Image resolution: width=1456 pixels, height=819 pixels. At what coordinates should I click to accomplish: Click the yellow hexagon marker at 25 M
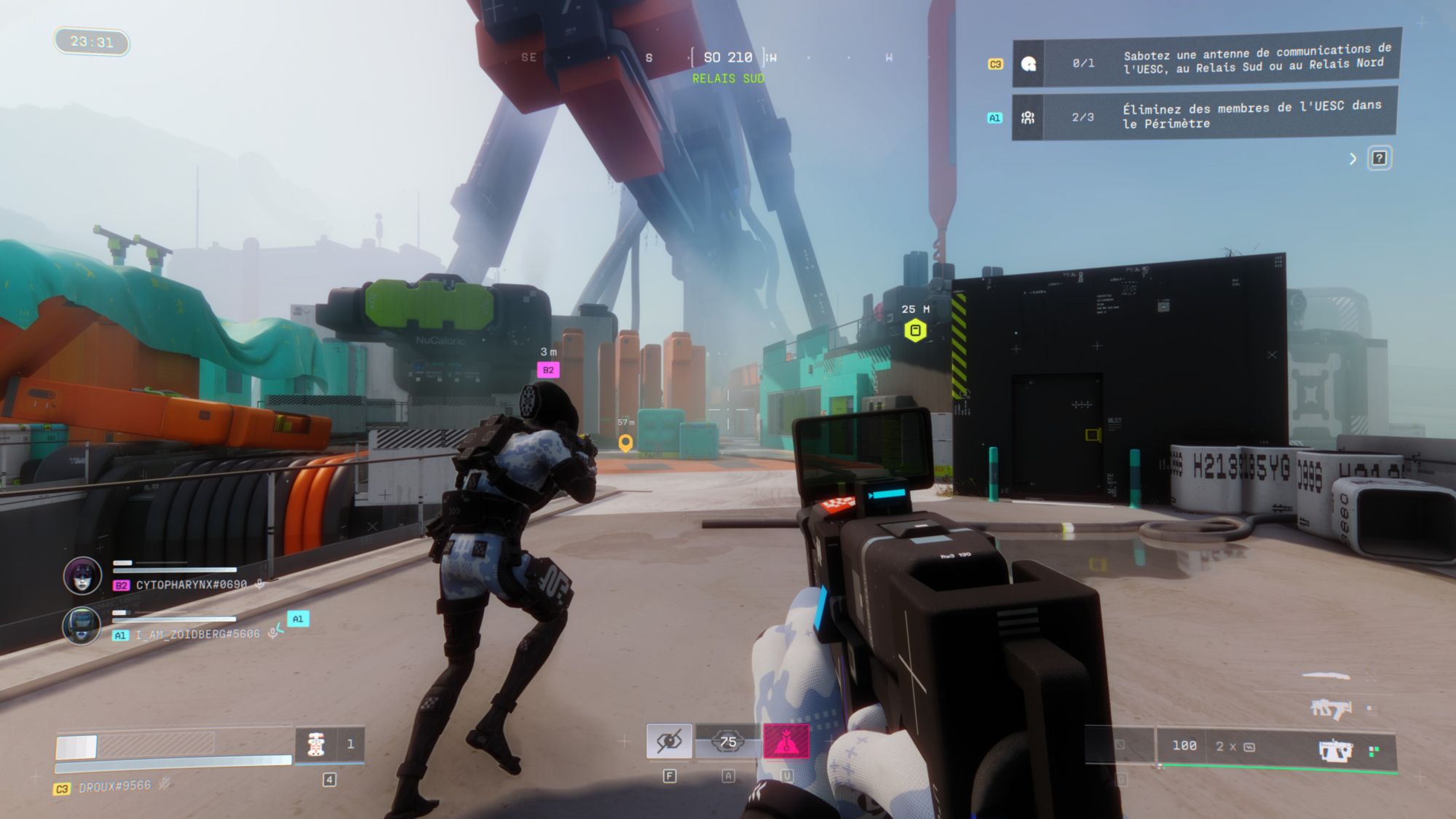point(915,331)
